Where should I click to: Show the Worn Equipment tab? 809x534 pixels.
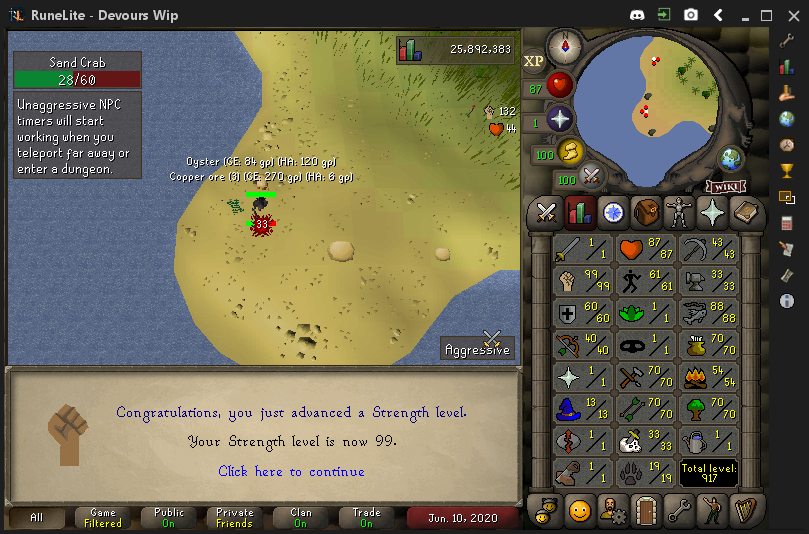tap(679, 212)
